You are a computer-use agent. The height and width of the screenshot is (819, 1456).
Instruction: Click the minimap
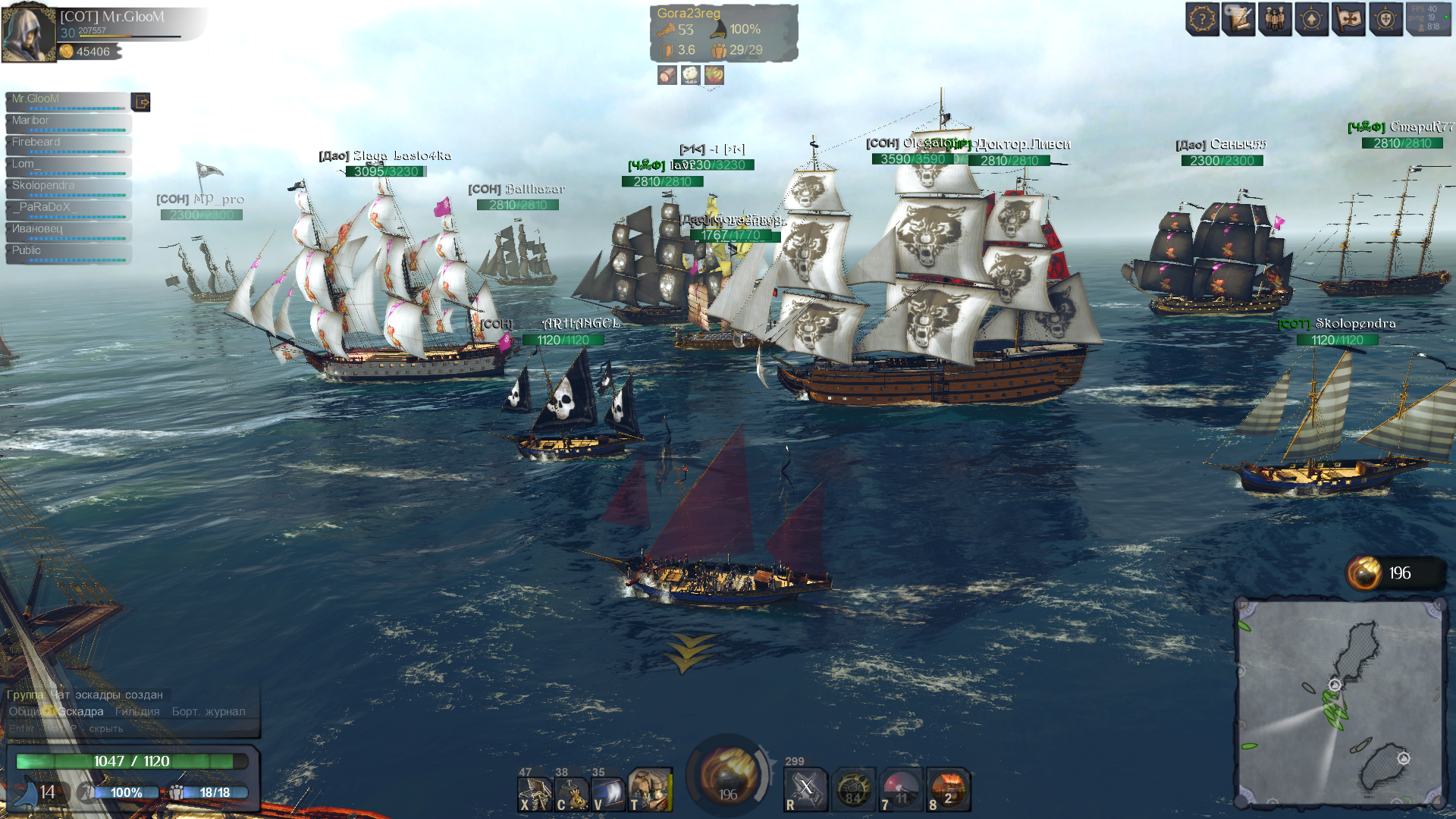point(1340,702)
